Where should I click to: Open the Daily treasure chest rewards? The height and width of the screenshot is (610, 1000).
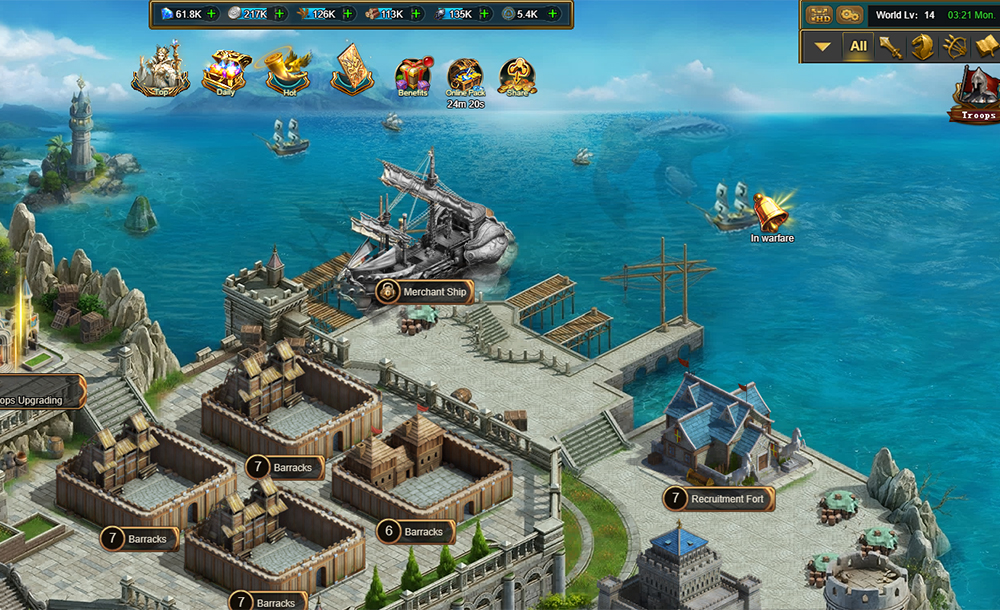point(225,72)
